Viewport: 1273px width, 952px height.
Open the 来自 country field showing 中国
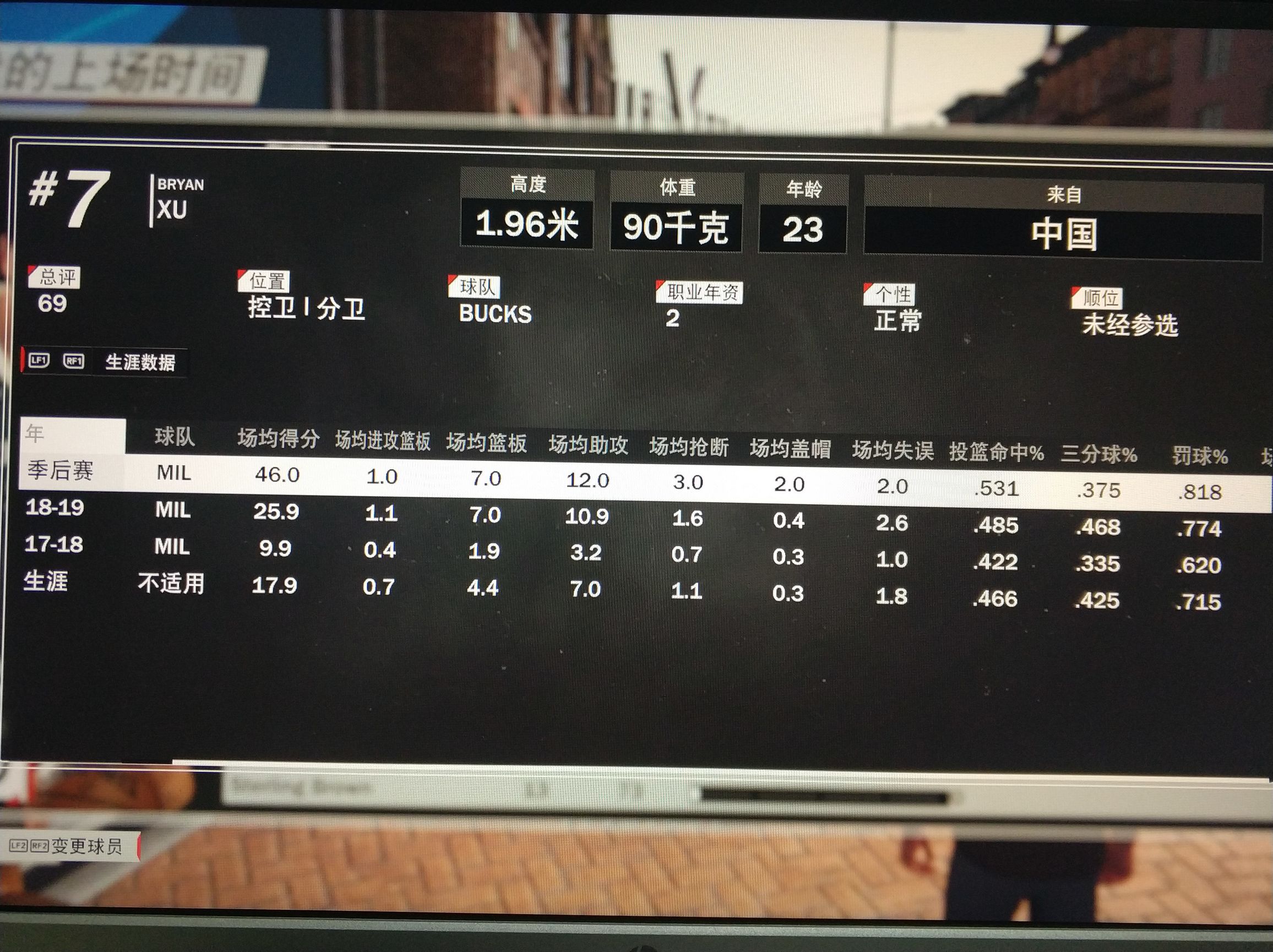(x=1065, y=227)
